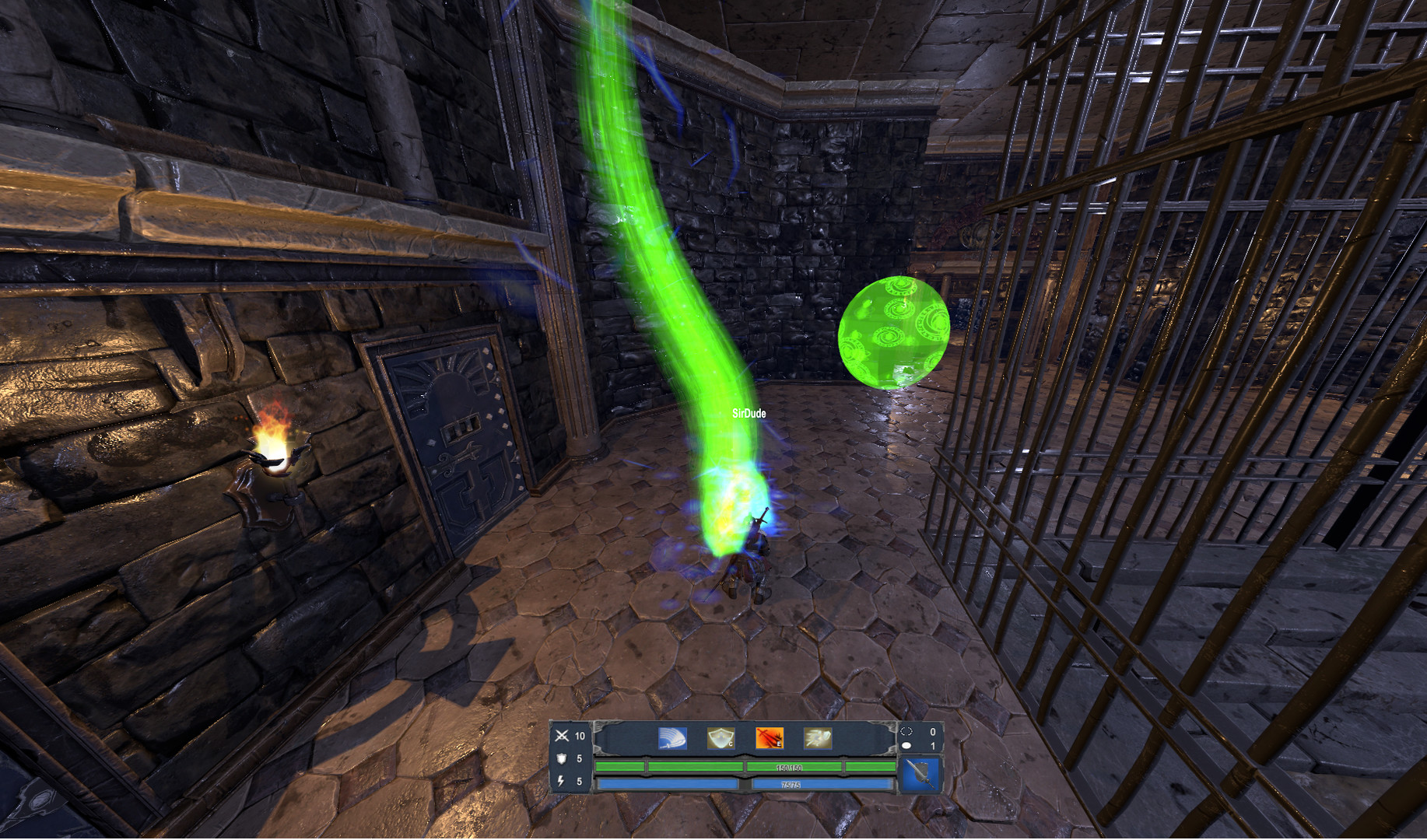Click the 150/150 health bar
Screen dimensions: 1427x840
(787, 767)
